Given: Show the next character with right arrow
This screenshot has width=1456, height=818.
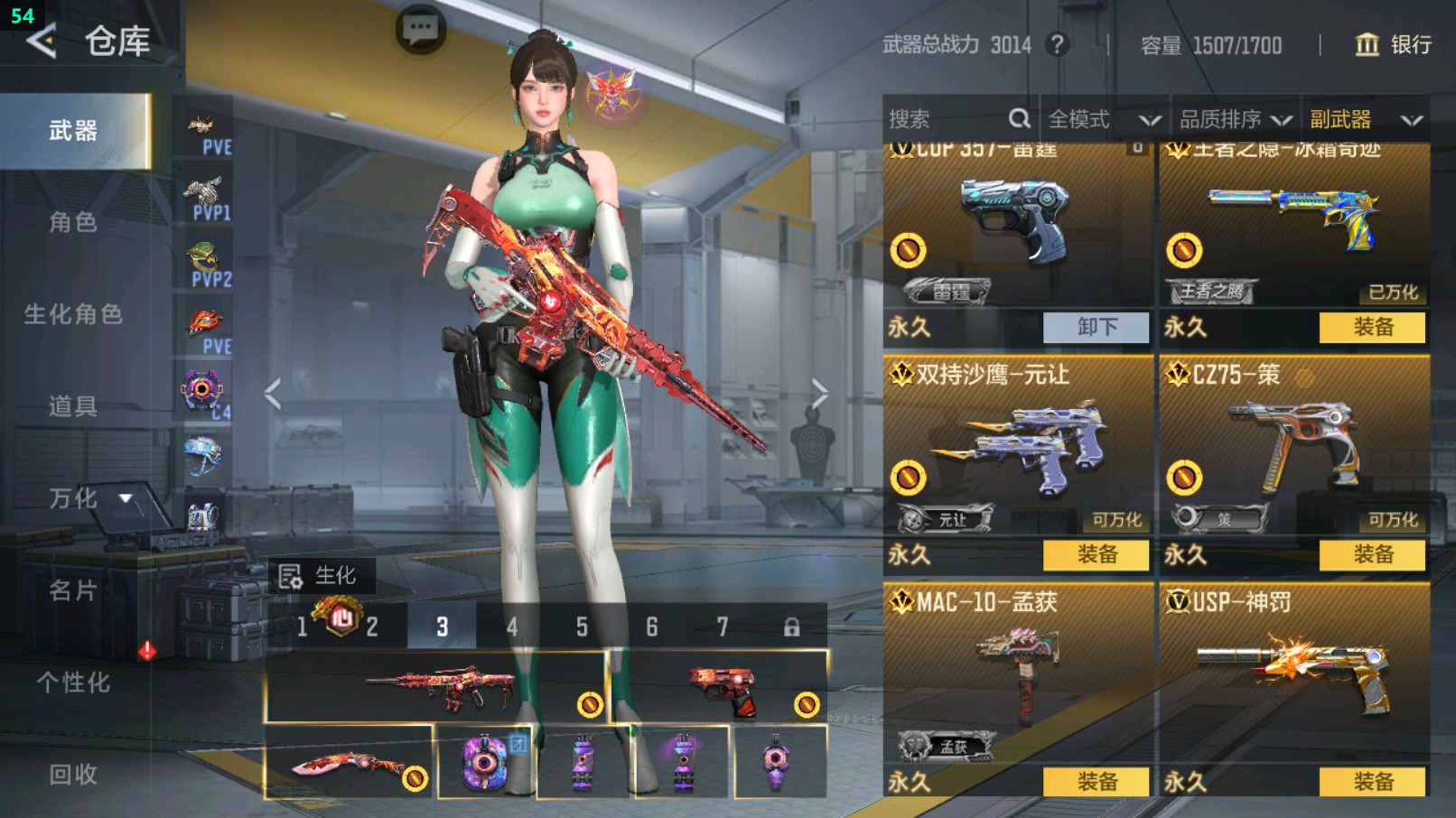Looking at the screenshot, I should click(x=818, y=394).
